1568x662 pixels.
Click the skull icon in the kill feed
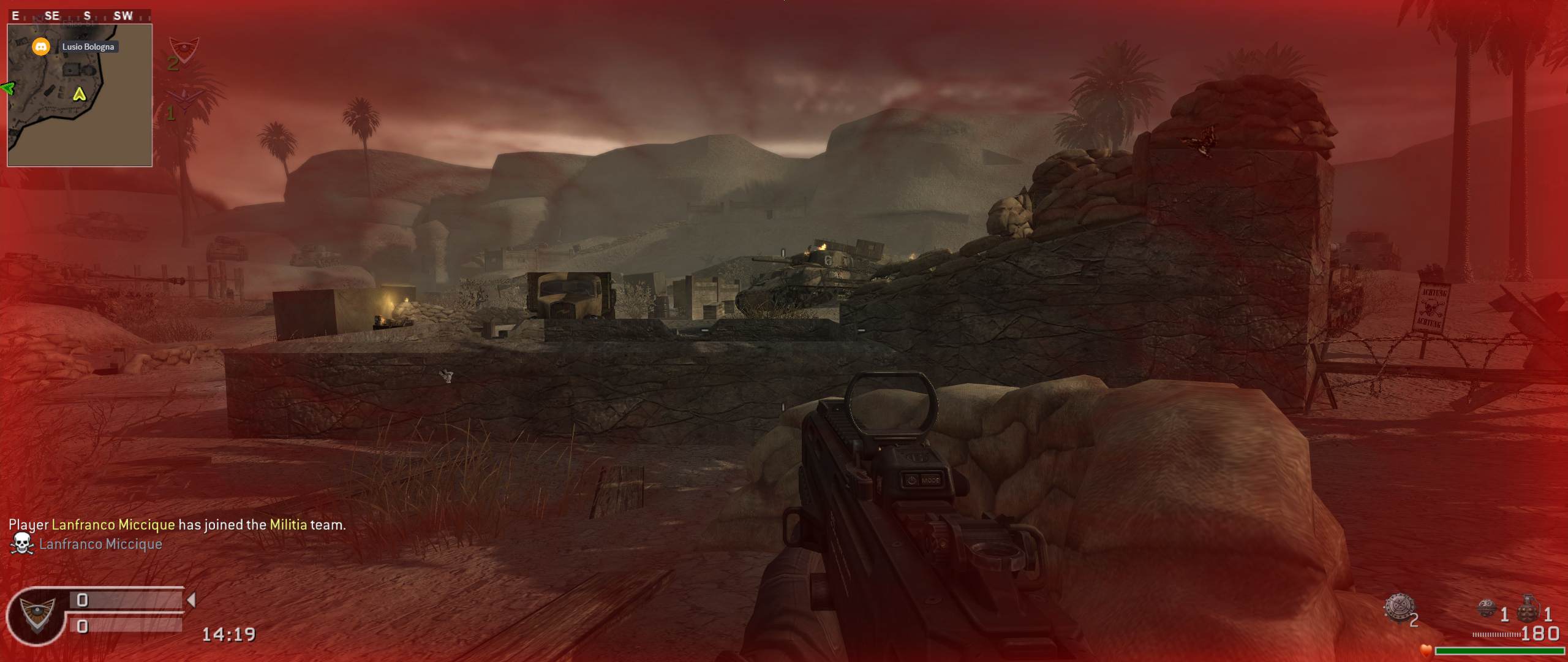coord(22,544)
